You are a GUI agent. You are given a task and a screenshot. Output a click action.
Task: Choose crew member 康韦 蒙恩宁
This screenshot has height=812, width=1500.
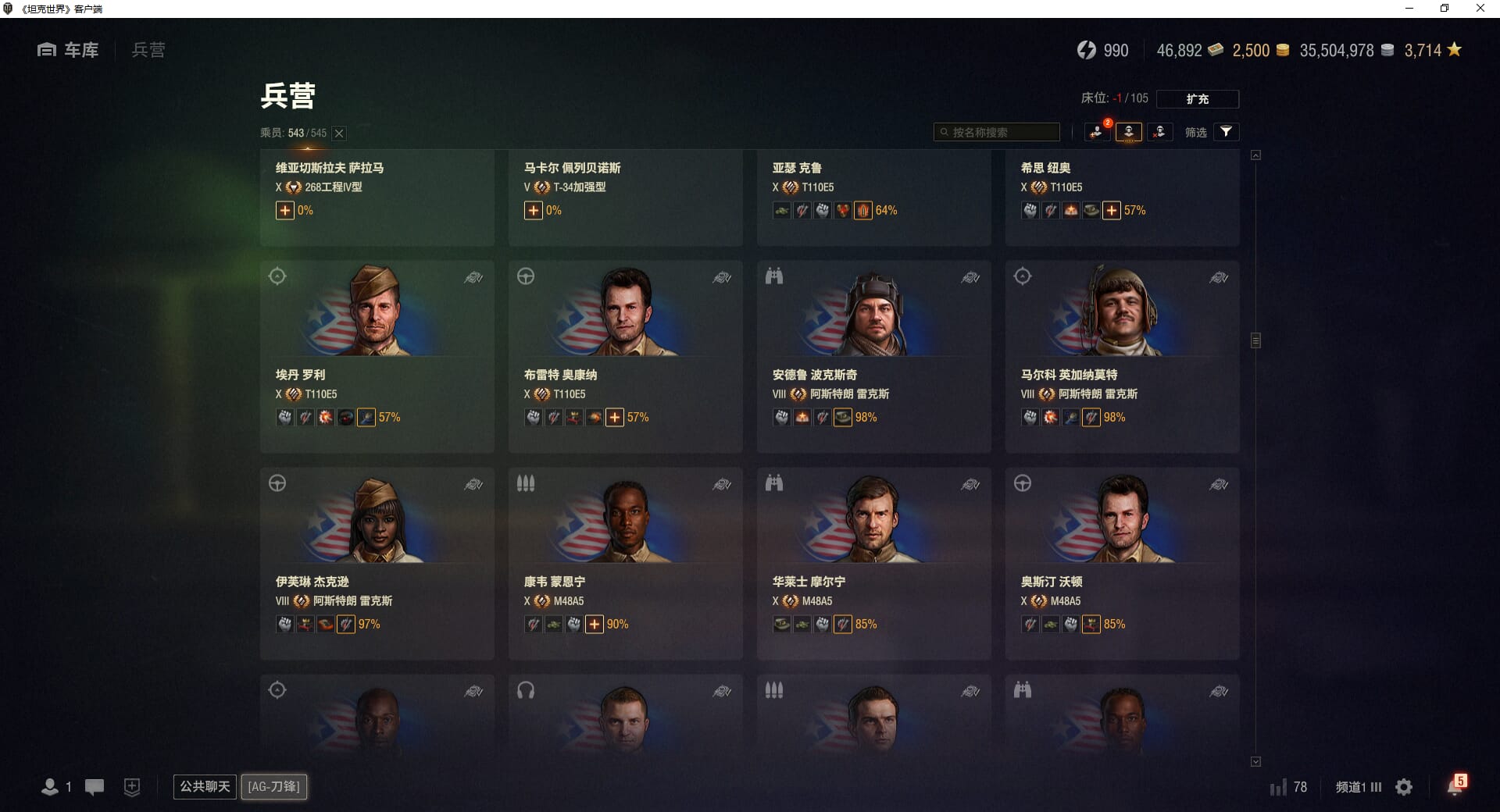[x=625, y=563]
